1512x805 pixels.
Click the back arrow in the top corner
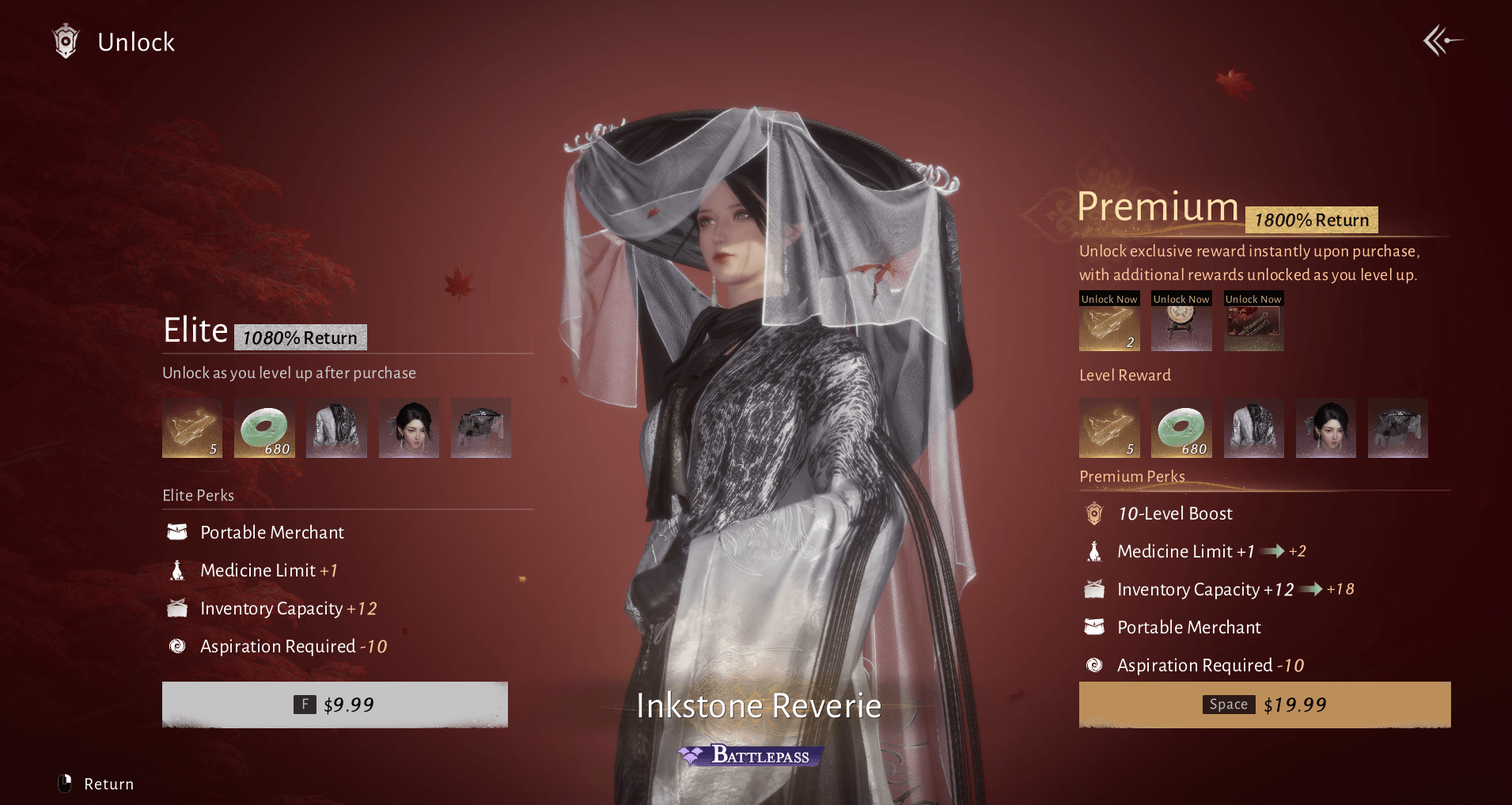pos(1442,40)
